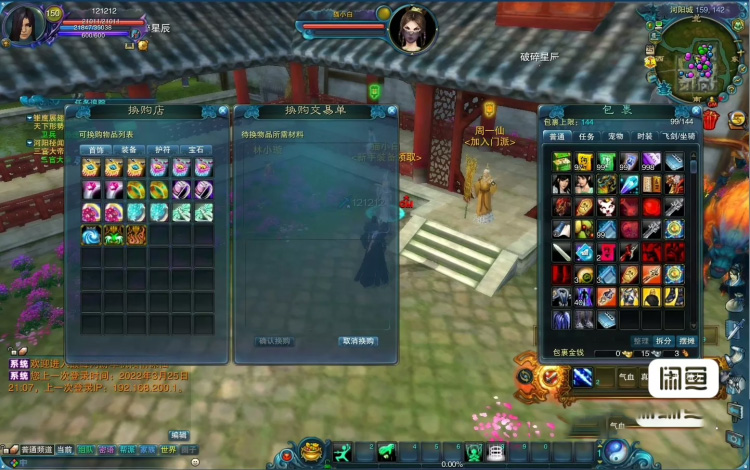Select the bag's 时装 tab
The image size is (750, 470).
tap(644, 136)
